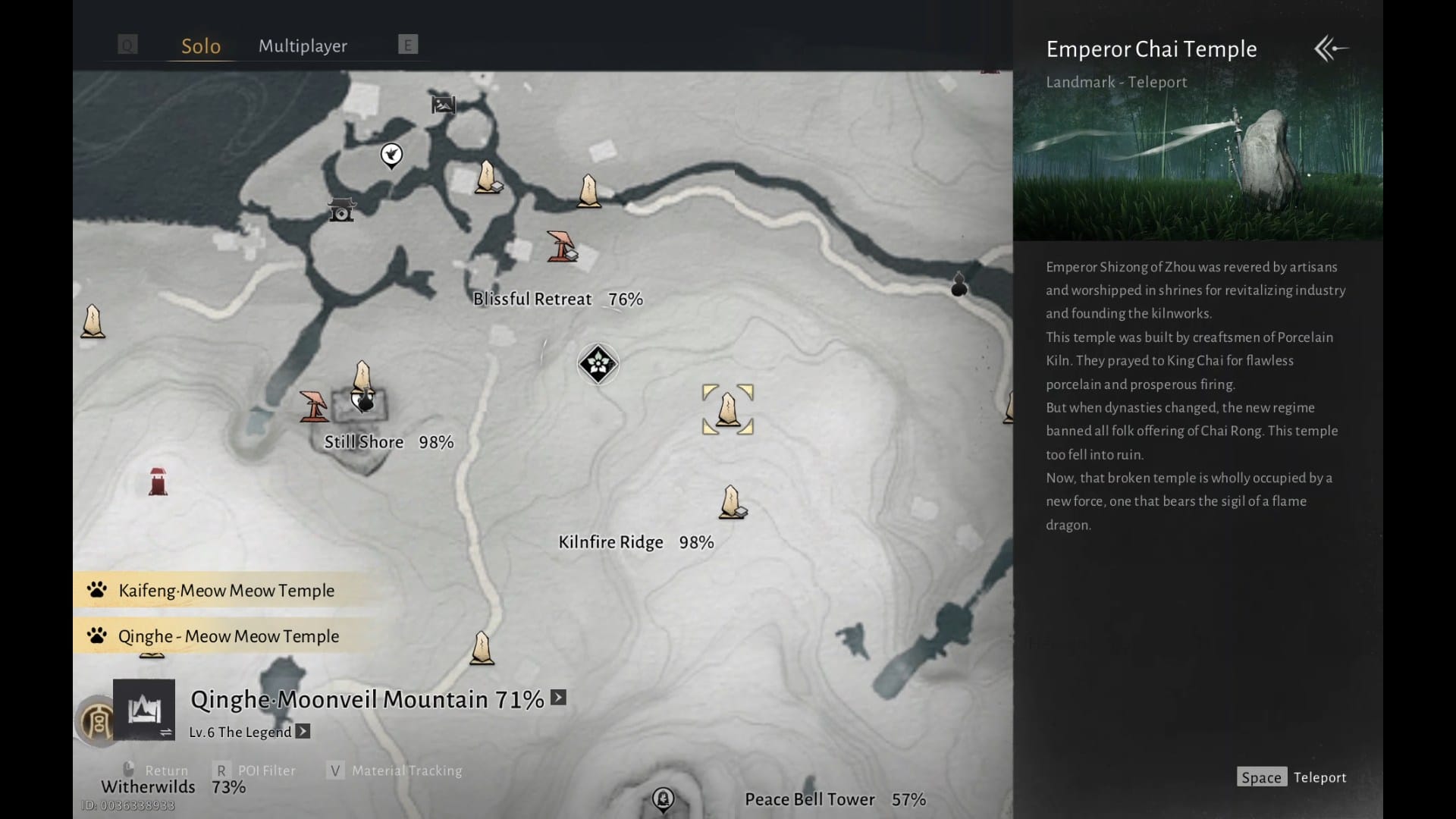
Task: Expand Qinghe Moonveil Mountain region details
Action: [559, 698]
